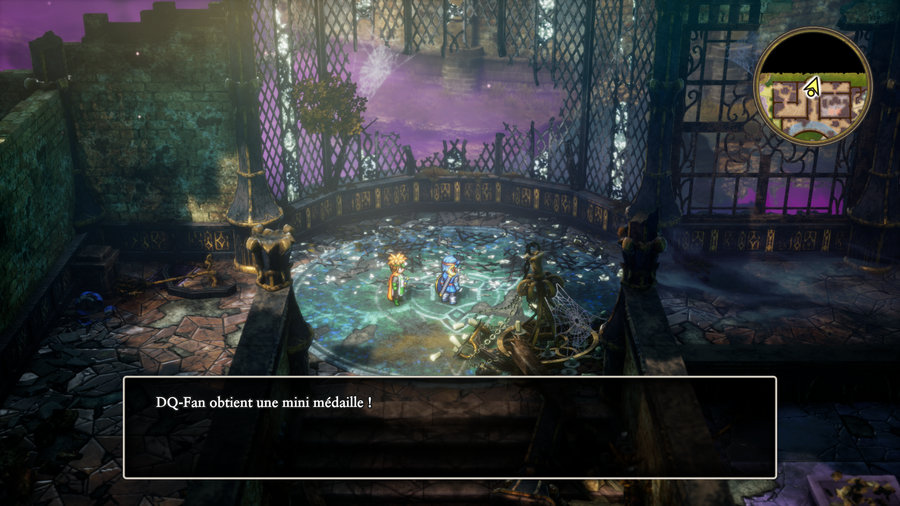The height and width of the screenshot is (506, 900).
Task: Open the circular minimap
Action: tap(812, 86)
